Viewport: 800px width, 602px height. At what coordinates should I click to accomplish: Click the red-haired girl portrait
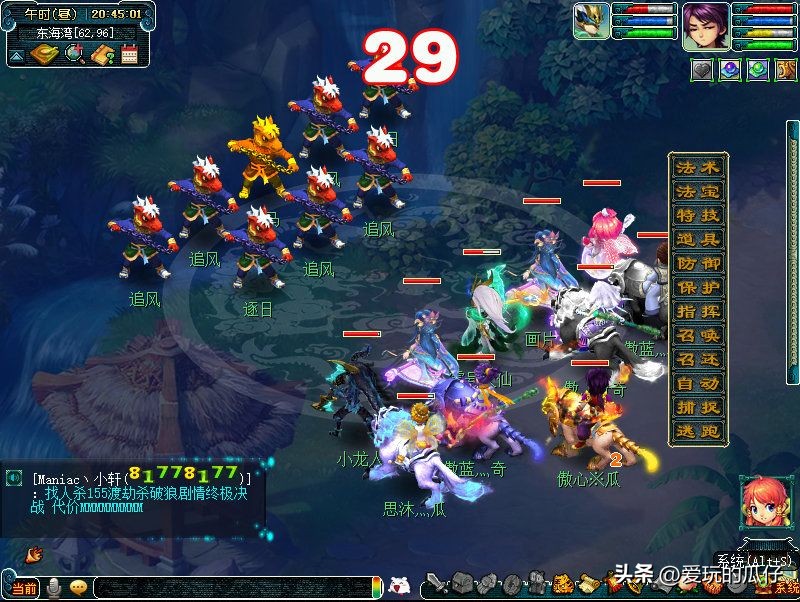761,504
